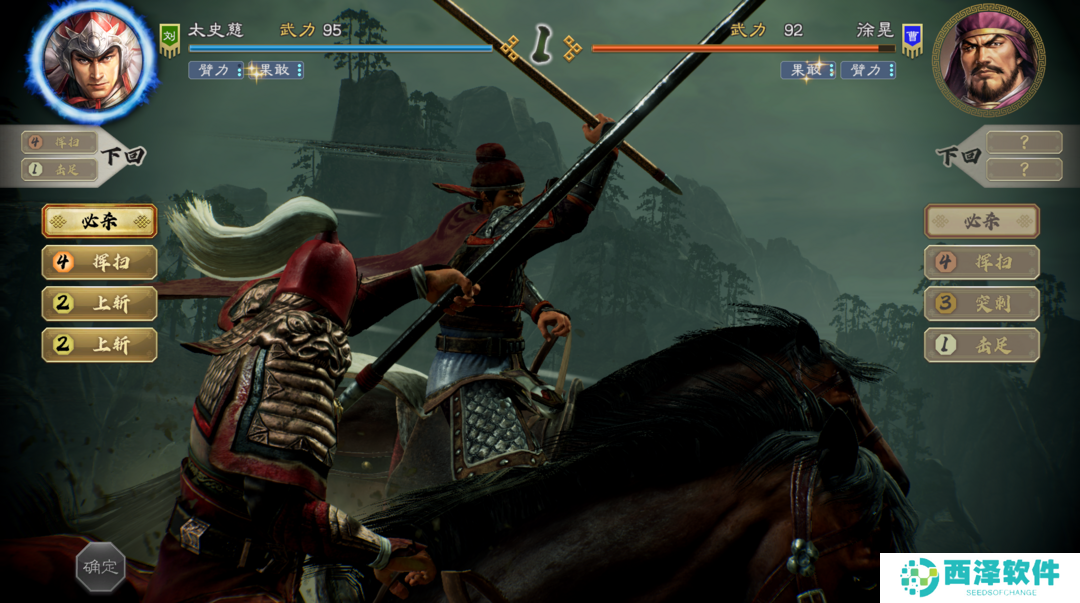
Task: Select the large 挥扫 card in Taishi Ci's hand
Action: 99,263
